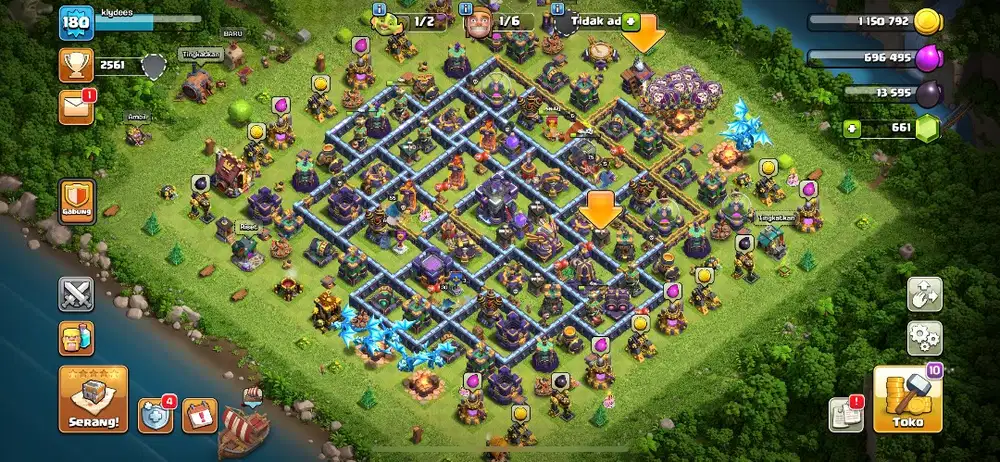Open the blue shield icon with badge 4
The width and height of the screenshot is (1000, 462).
156,414
